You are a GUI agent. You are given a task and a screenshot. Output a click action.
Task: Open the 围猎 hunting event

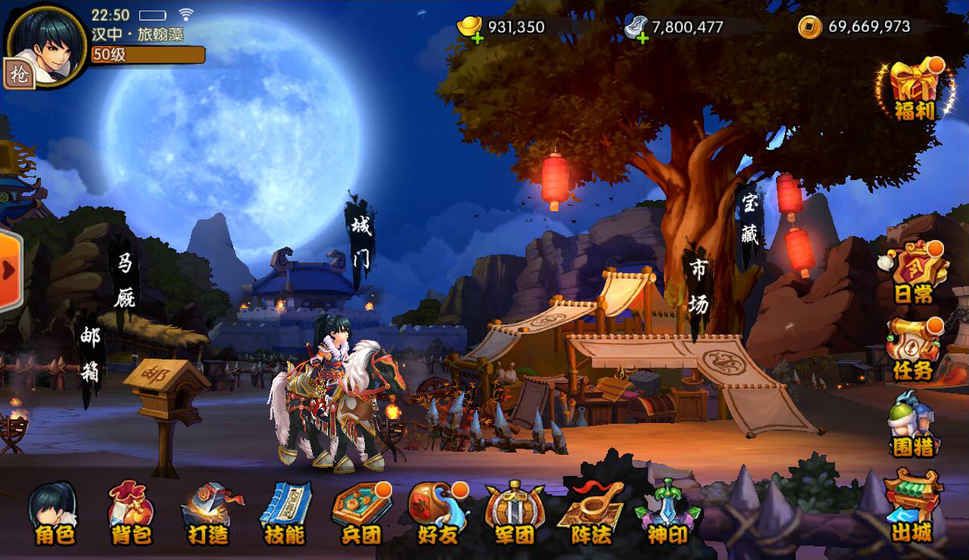pos(913,424)
